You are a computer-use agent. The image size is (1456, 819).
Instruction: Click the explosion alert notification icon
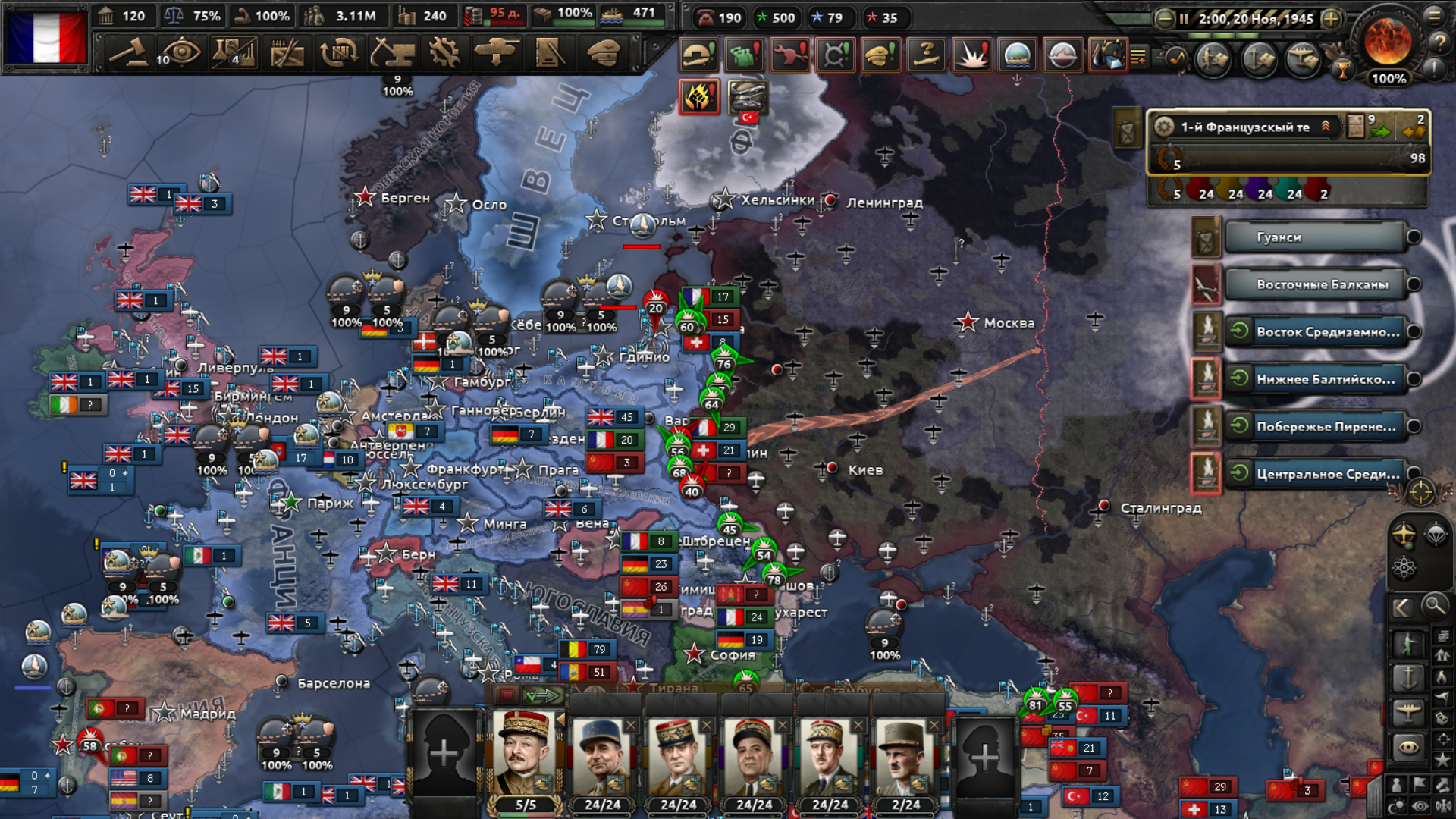point(971,55)
